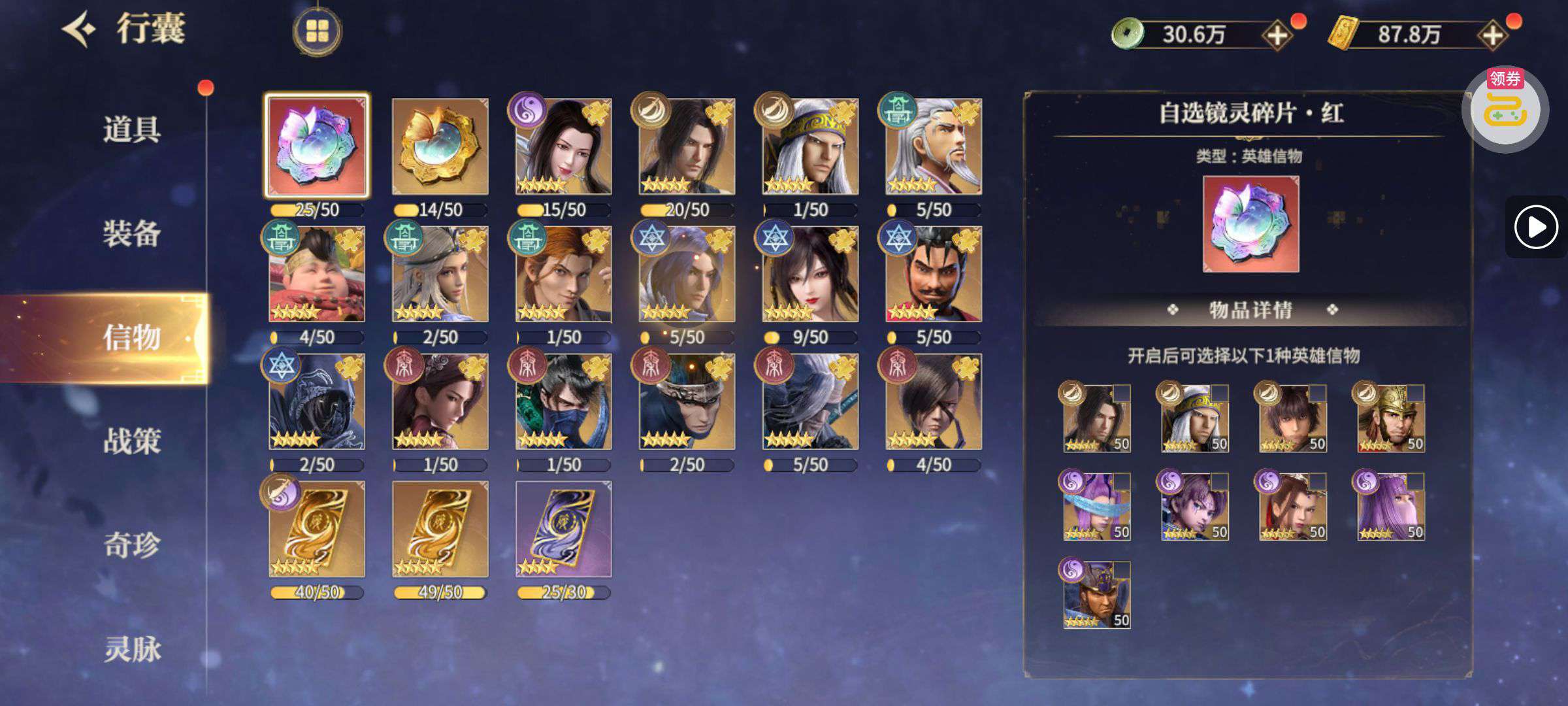Tick the golden-helmet warrior hero choice
Viewport: 1568px width, 706px height.
[x=1415, y=393]
